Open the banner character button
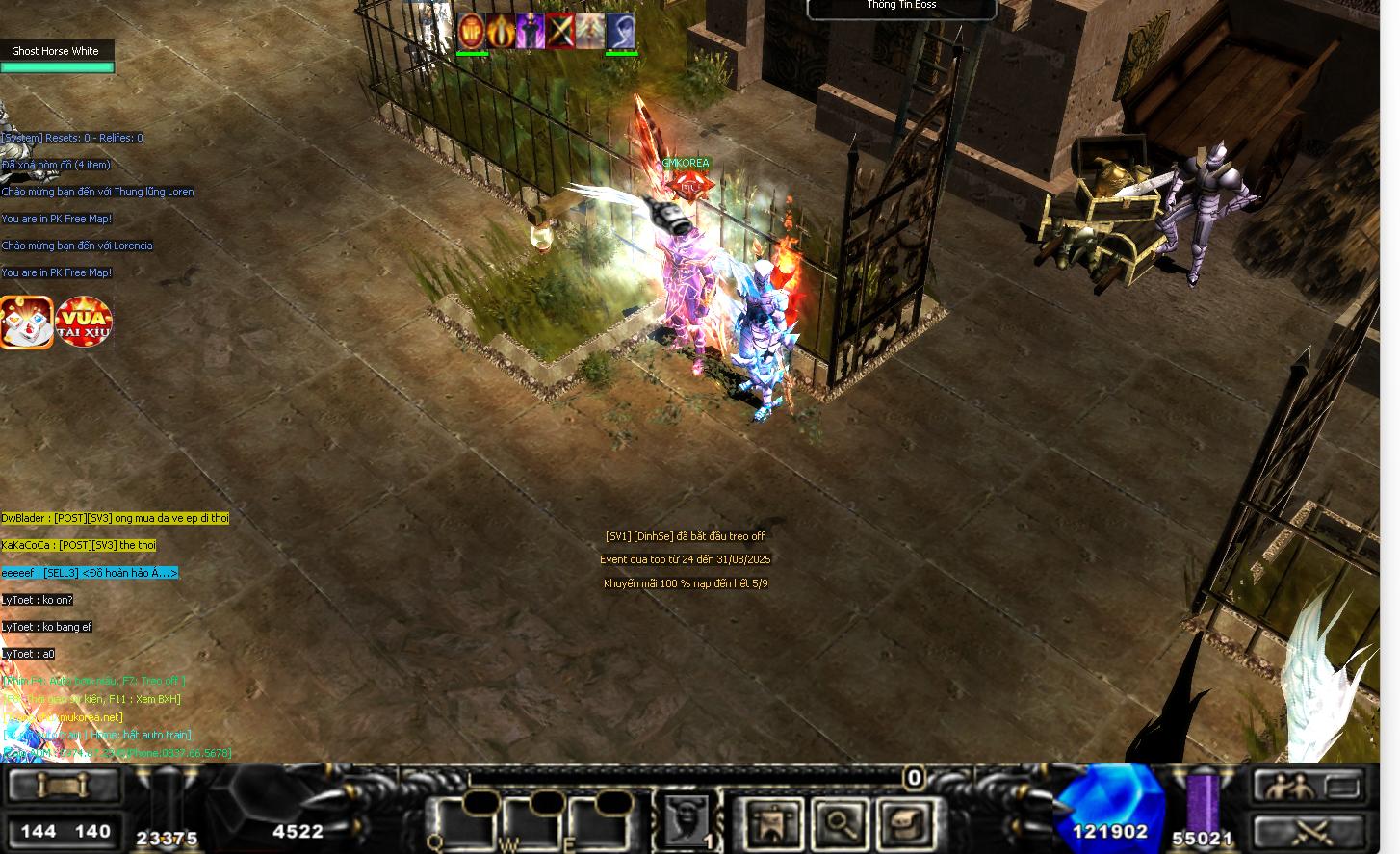 (x=773, y=823)
